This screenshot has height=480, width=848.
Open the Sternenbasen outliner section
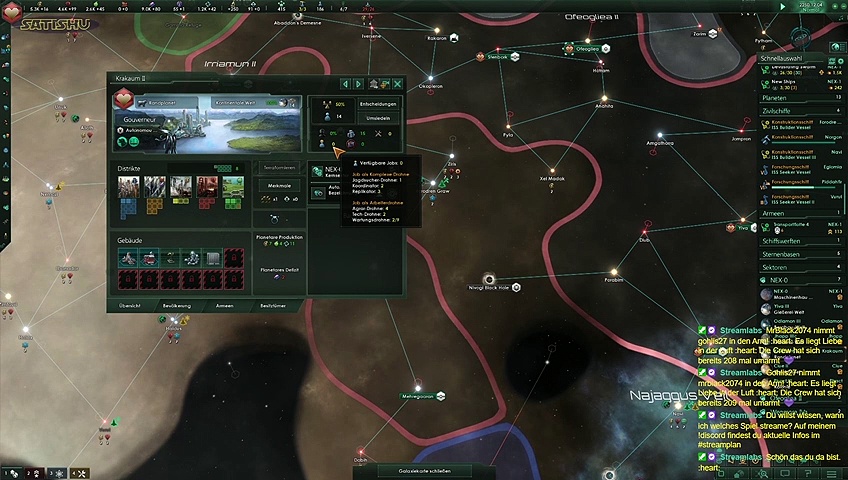click(800, 254)
